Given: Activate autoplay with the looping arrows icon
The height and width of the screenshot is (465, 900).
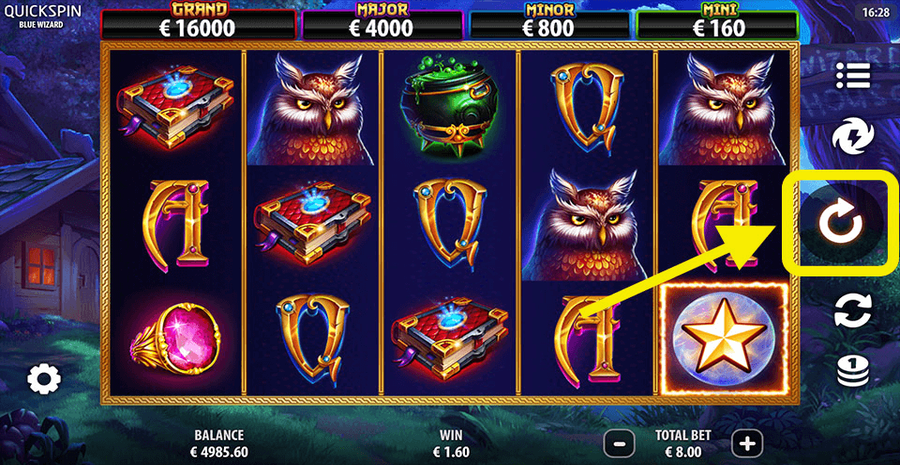Looking at the screenshot, I should (x=852, y=310).
